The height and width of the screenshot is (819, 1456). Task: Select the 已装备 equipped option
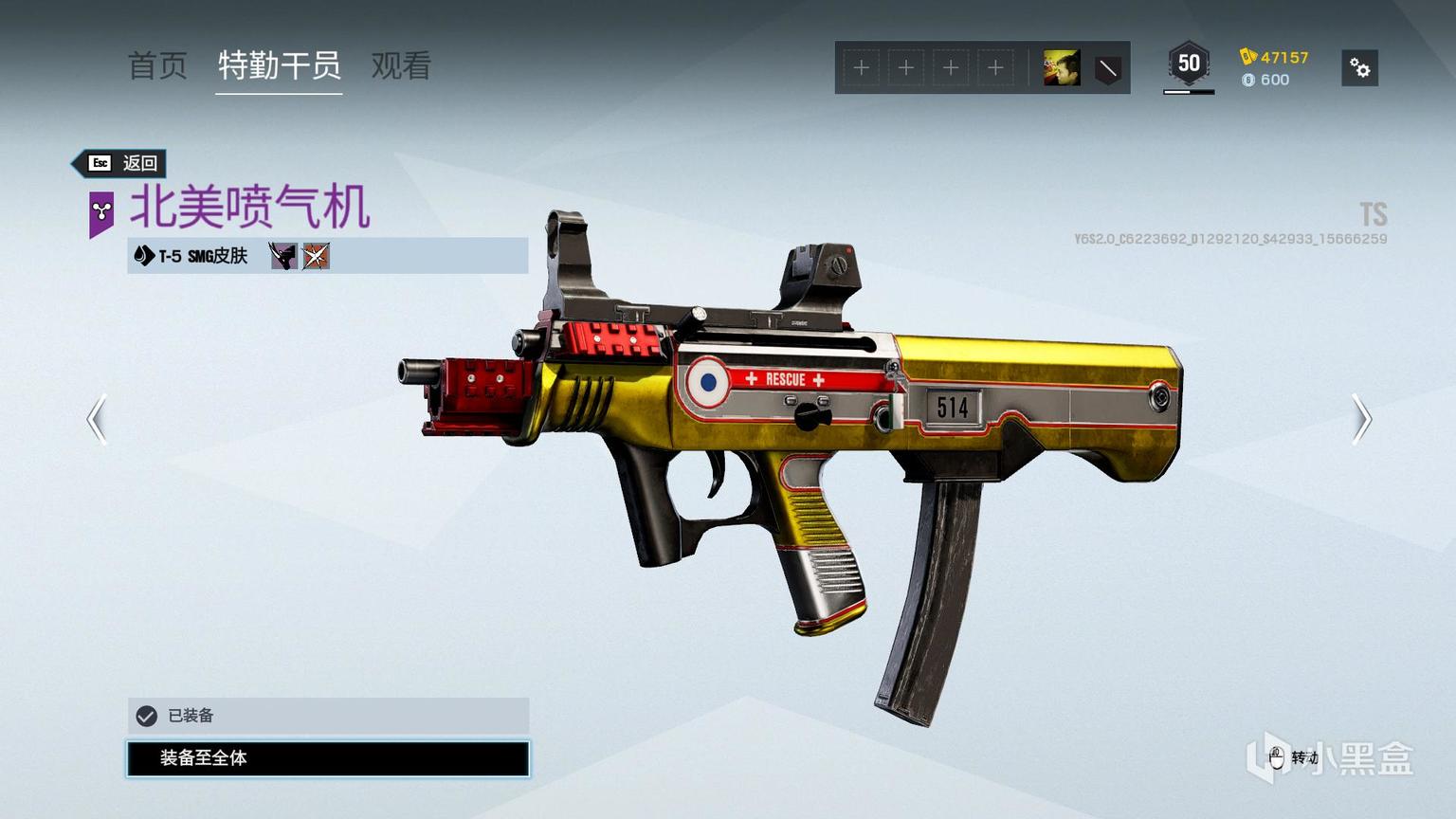point(328,716)
